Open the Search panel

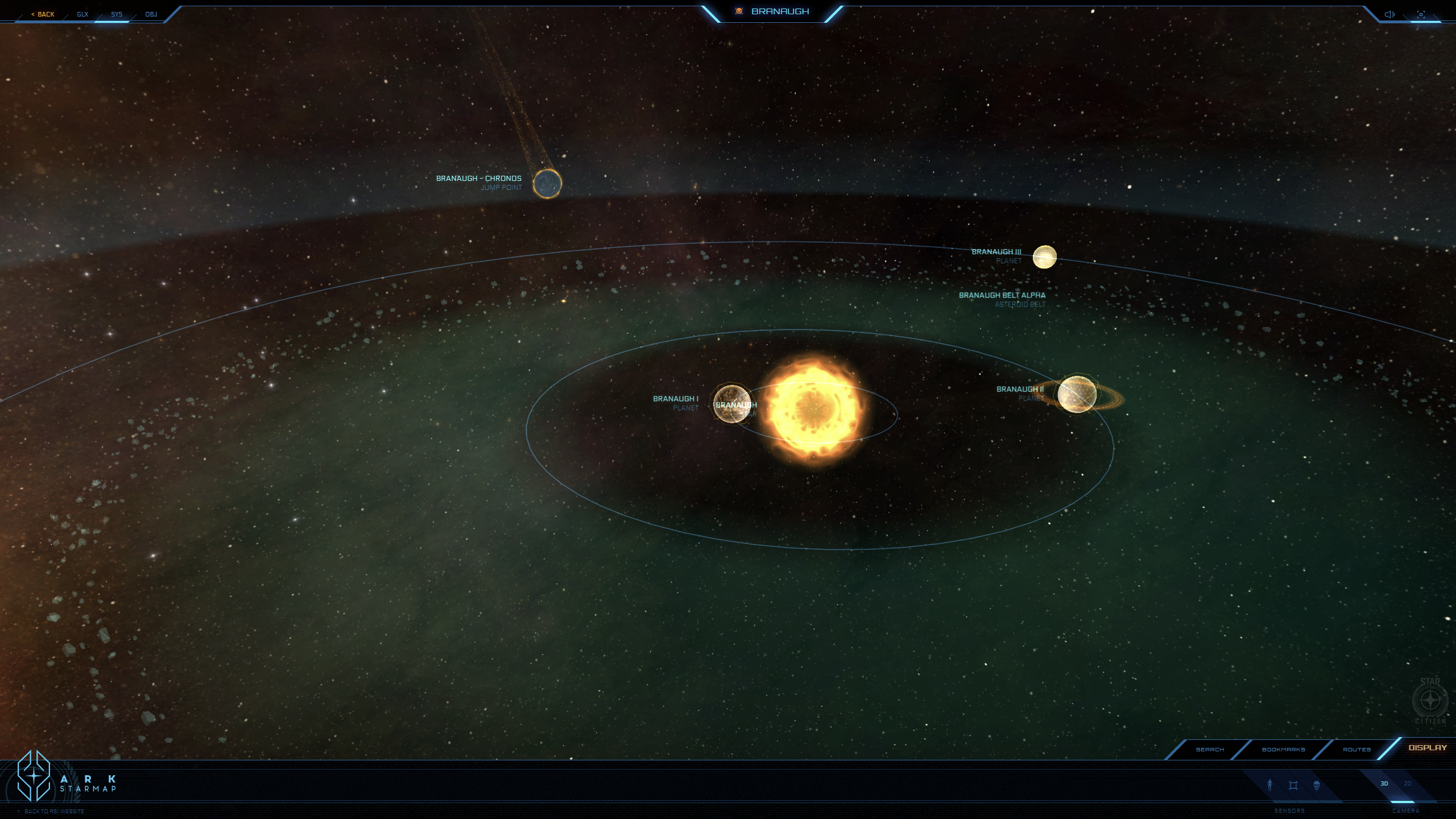[1210, 750]
